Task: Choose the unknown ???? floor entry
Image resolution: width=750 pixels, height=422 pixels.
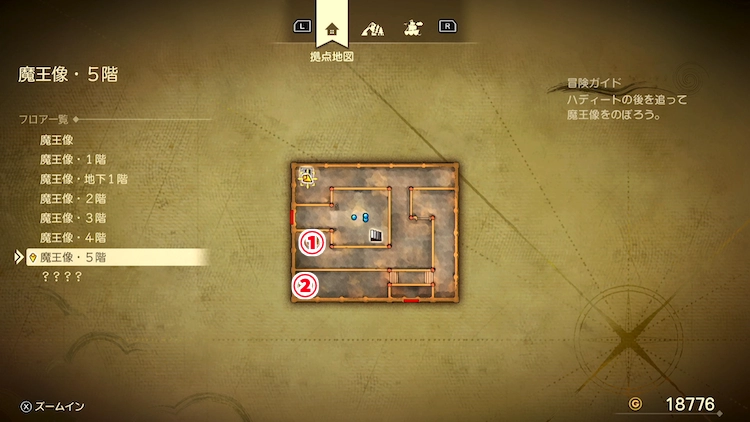Action: pyautogui.click(x=61, y=276)
